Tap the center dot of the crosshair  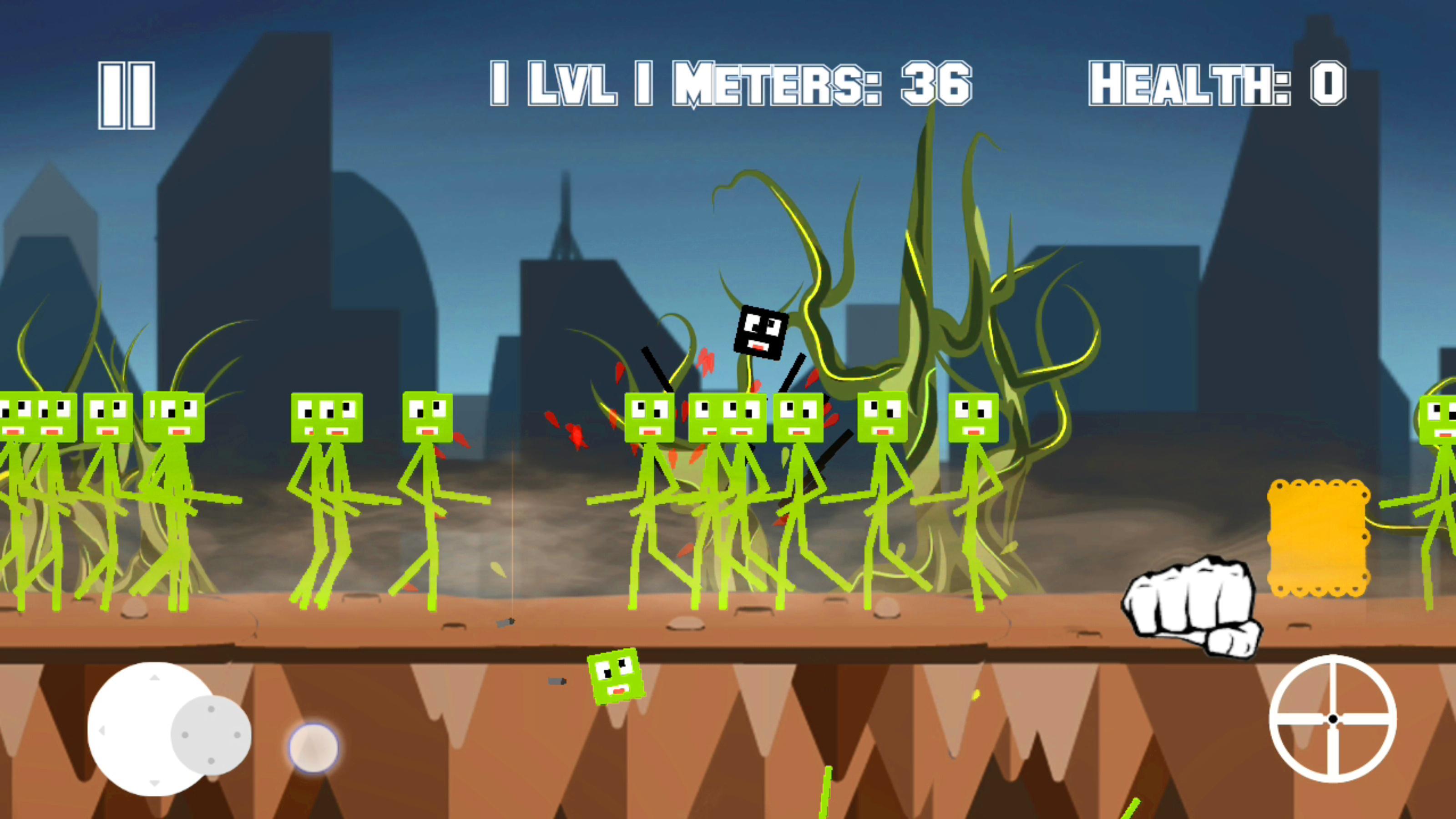coord(1334,719)
